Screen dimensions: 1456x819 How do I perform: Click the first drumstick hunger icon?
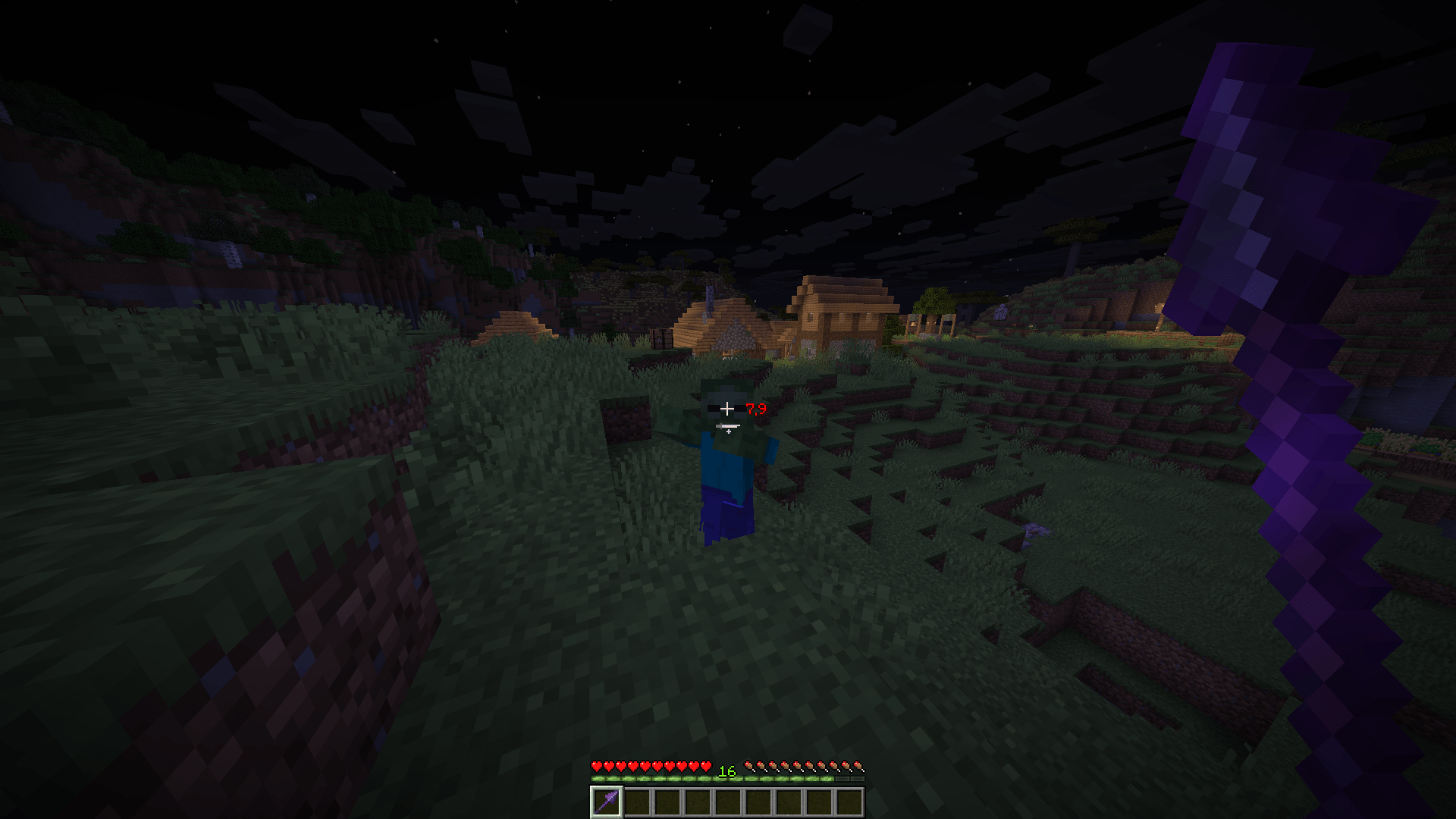(748, 765)
